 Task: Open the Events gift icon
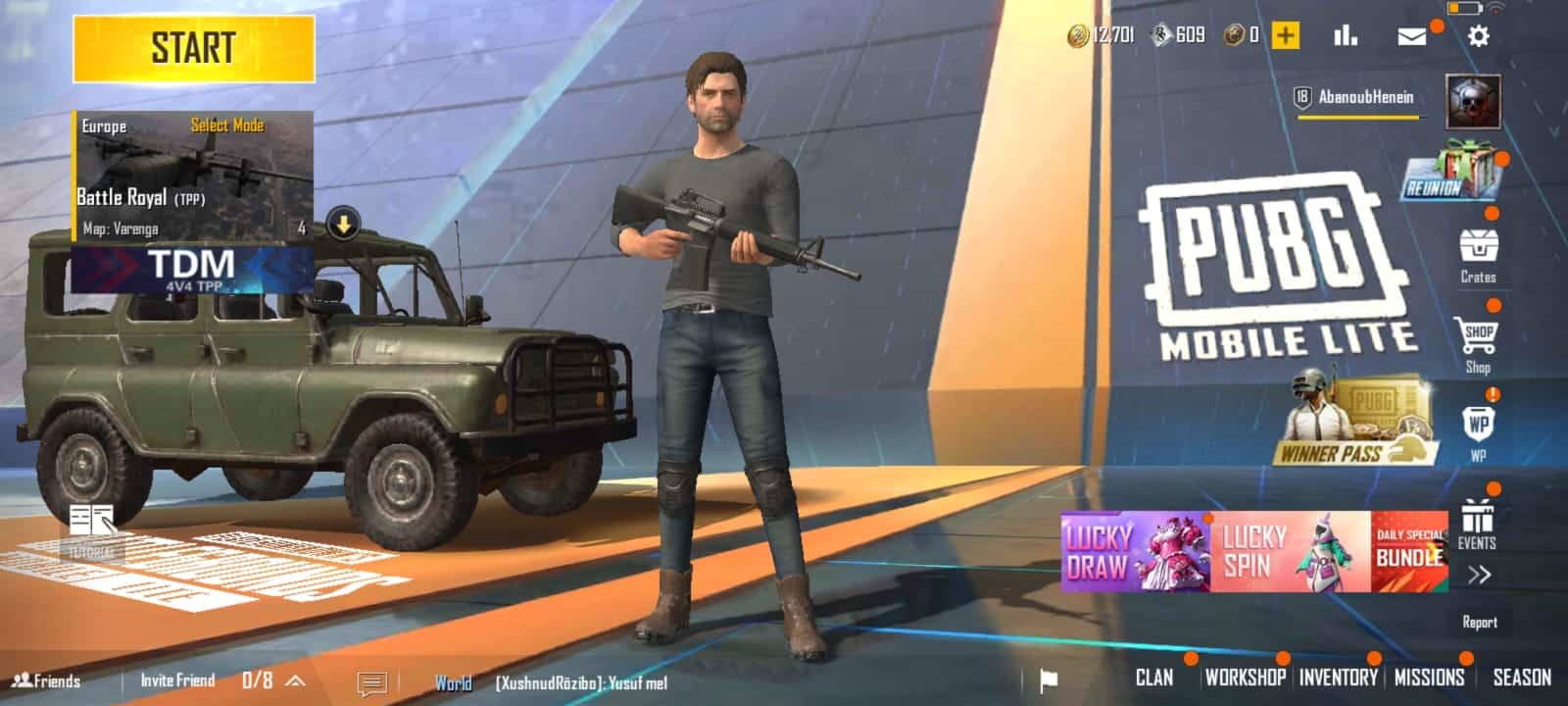point(1477,524)
